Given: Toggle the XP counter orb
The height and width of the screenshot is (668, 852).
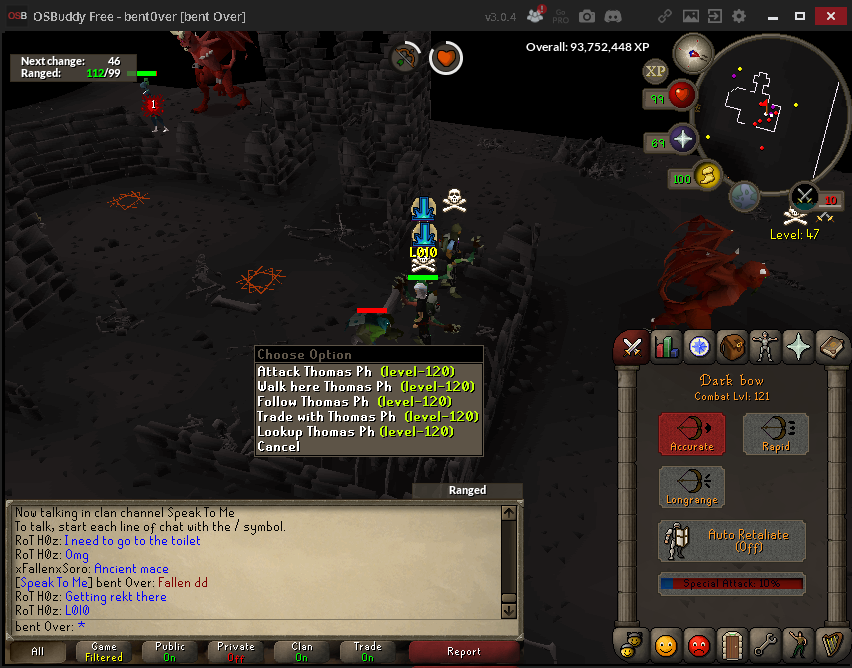Looking at the screenshot, I should [x=656, y=70].
